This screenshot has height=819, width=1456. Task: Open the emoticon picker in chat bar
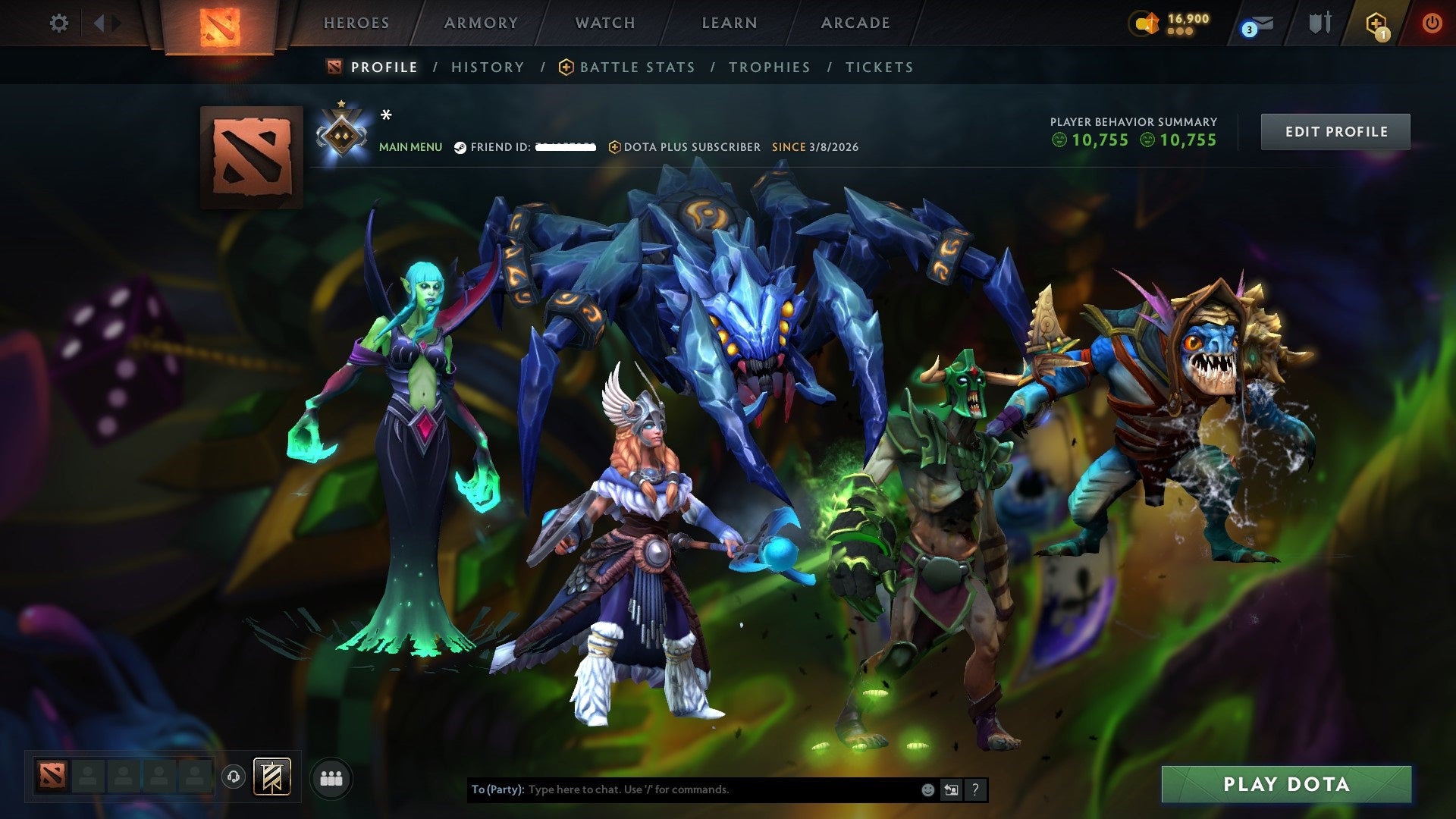click(x=927, y=789)
